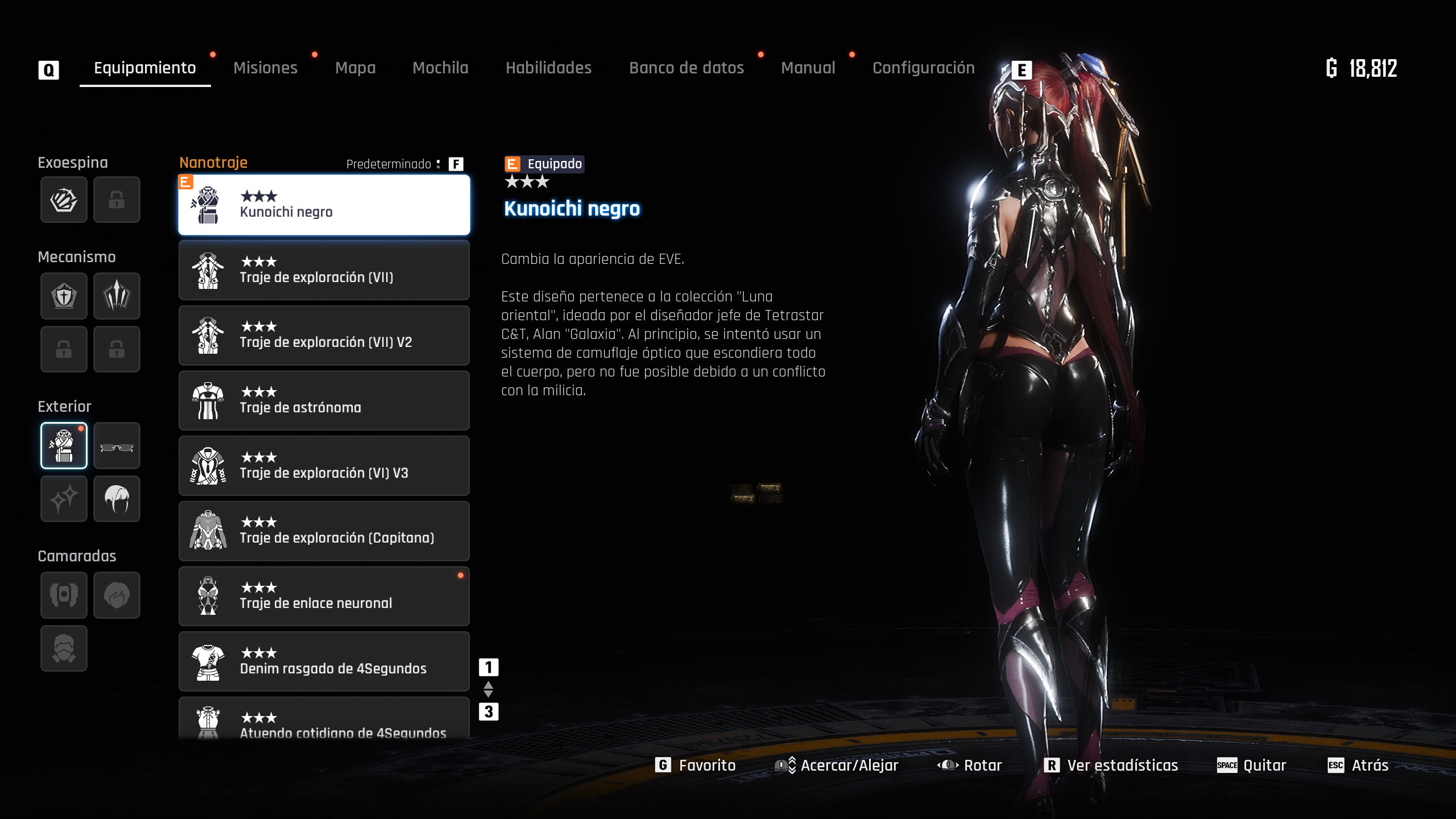
Task: Select the Manual tab
Action: point(808,68)
